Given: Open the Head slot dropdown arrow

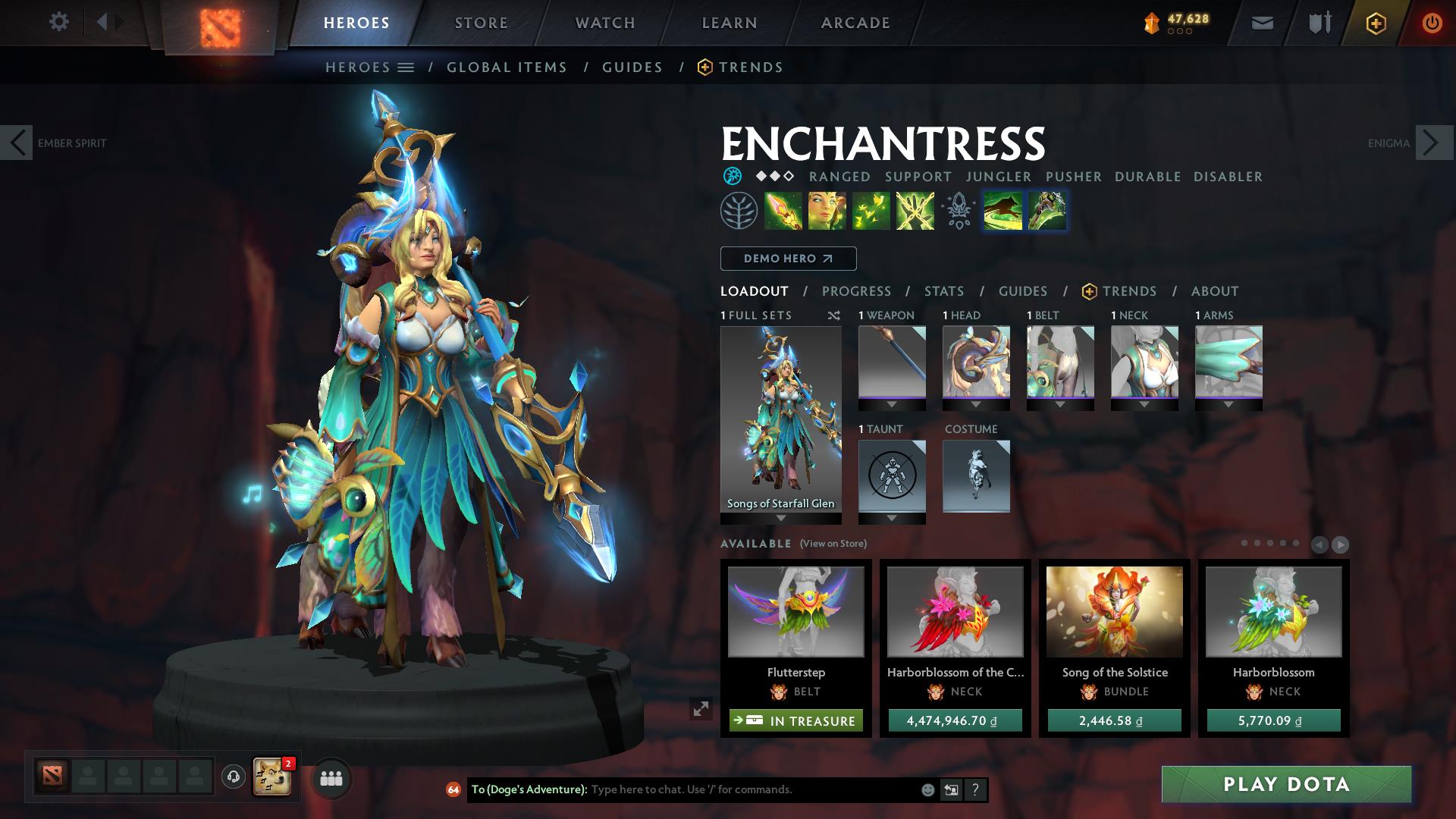Looking at the screenshot, I should pos(976,404).
